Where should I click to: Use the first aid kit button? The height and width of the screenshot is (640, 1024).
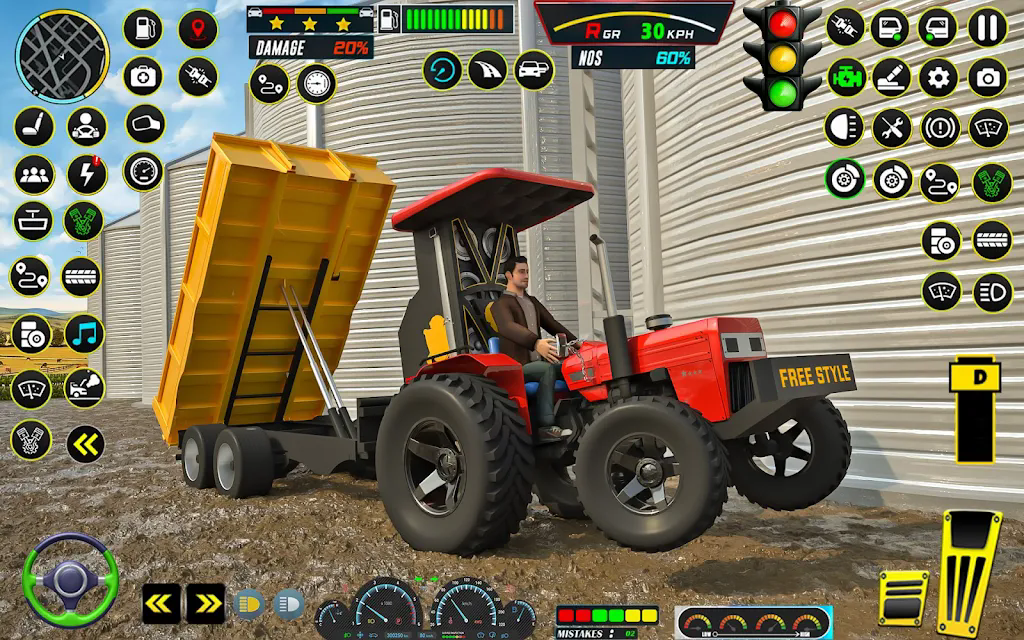[x=143, y=76]
